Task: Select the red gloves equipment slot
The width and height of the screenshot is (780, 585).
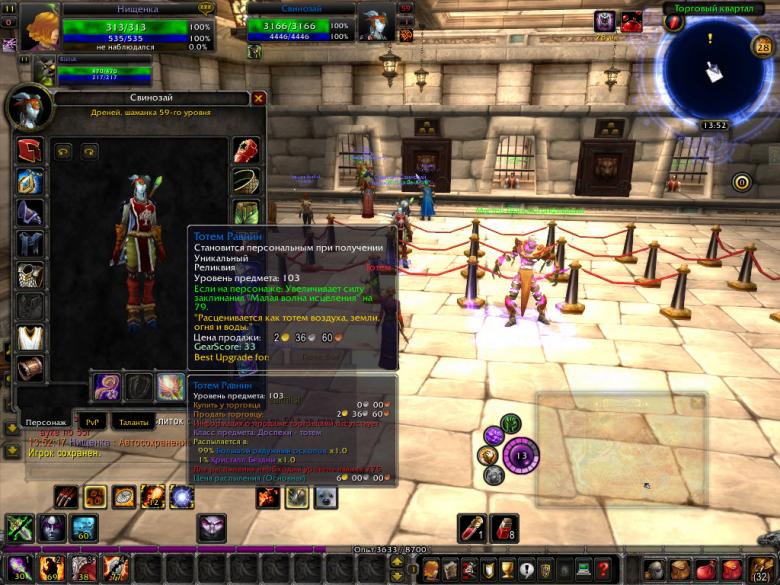Action: click(x=247, y=151)
